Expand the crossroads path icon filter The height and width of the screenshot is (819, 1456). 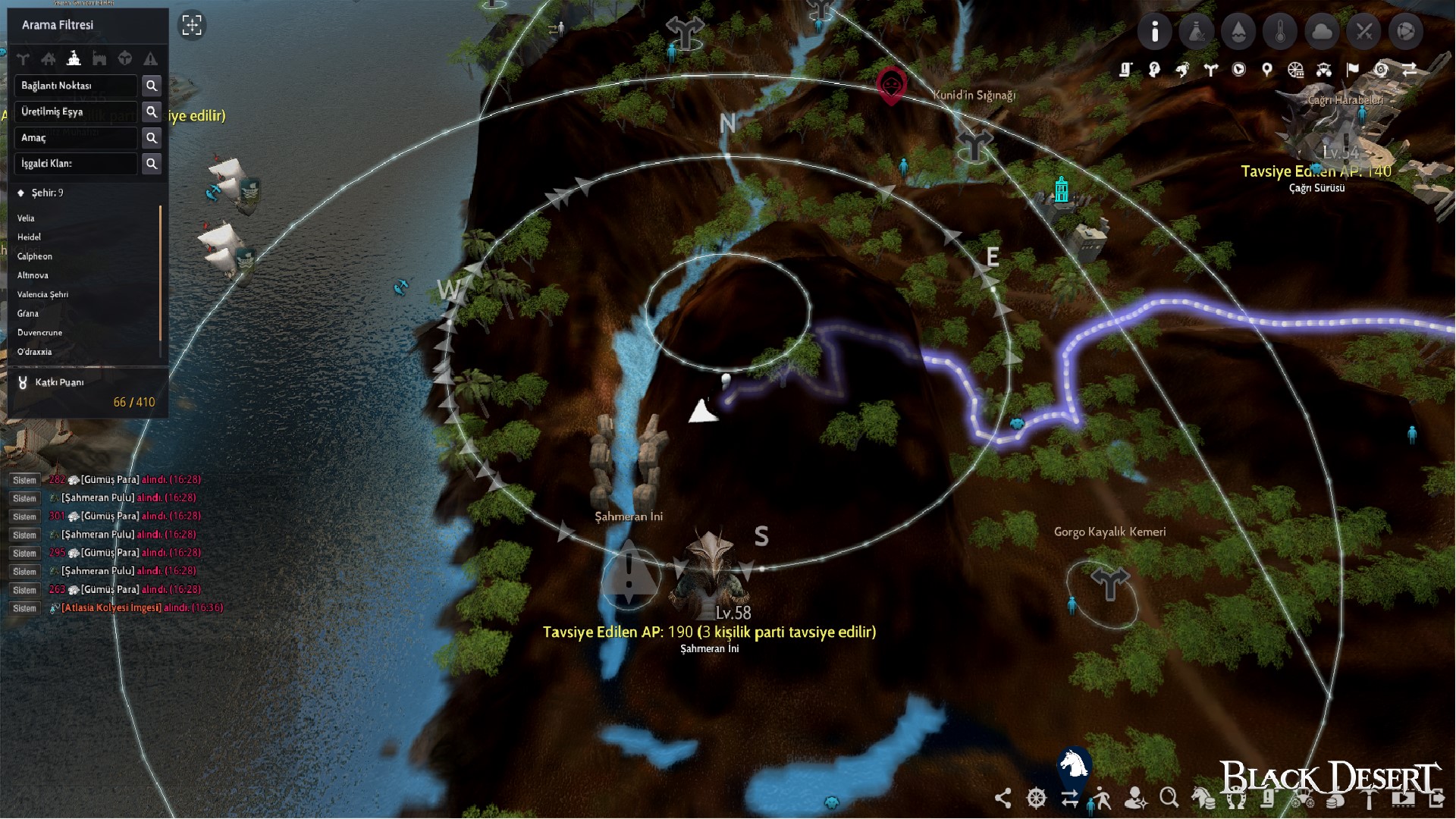click(23, 58)
